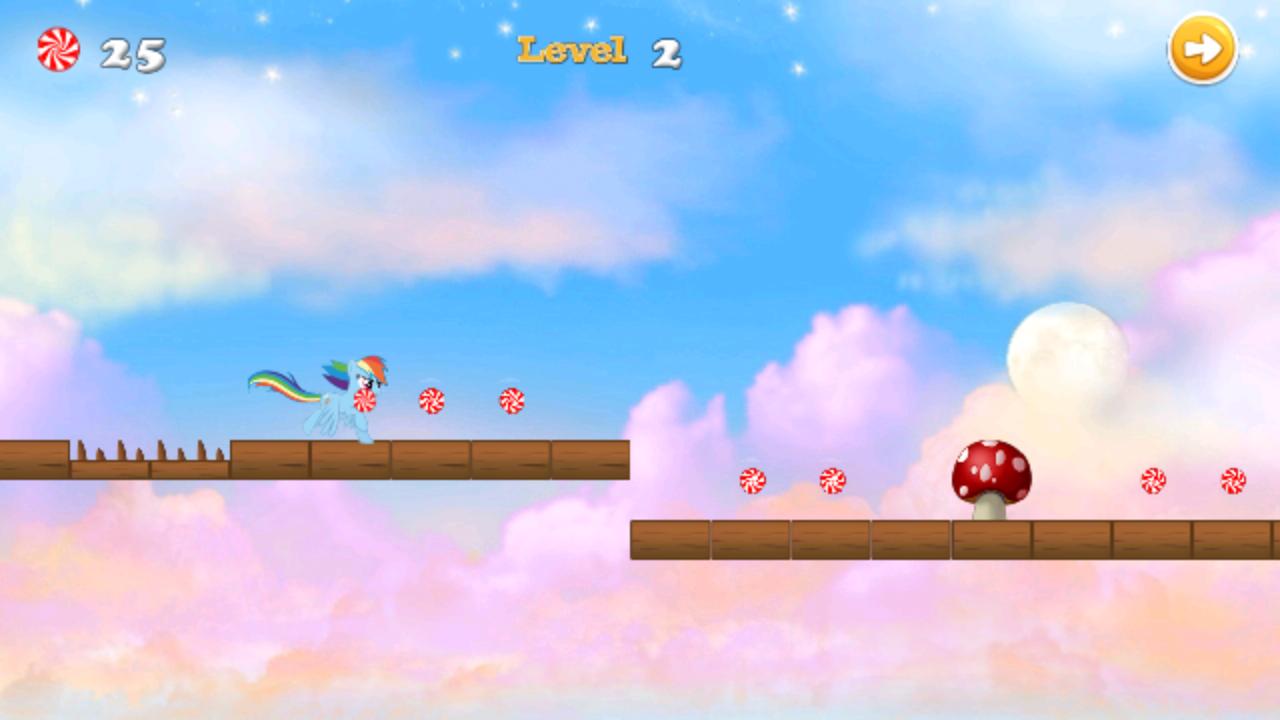This screenshot has width=1280, height=720.
Task: Select the orange arrow button top right
Action: 1203,48
